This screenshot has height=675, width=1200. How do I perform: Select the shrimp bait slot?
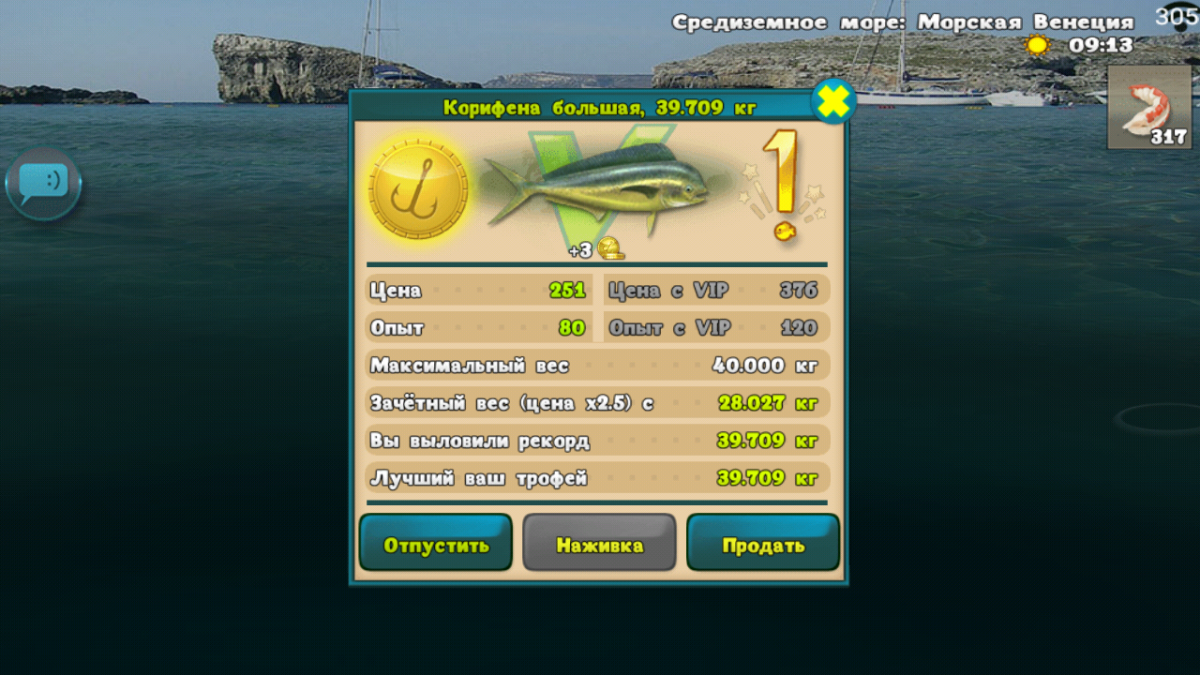point(1149,108)
